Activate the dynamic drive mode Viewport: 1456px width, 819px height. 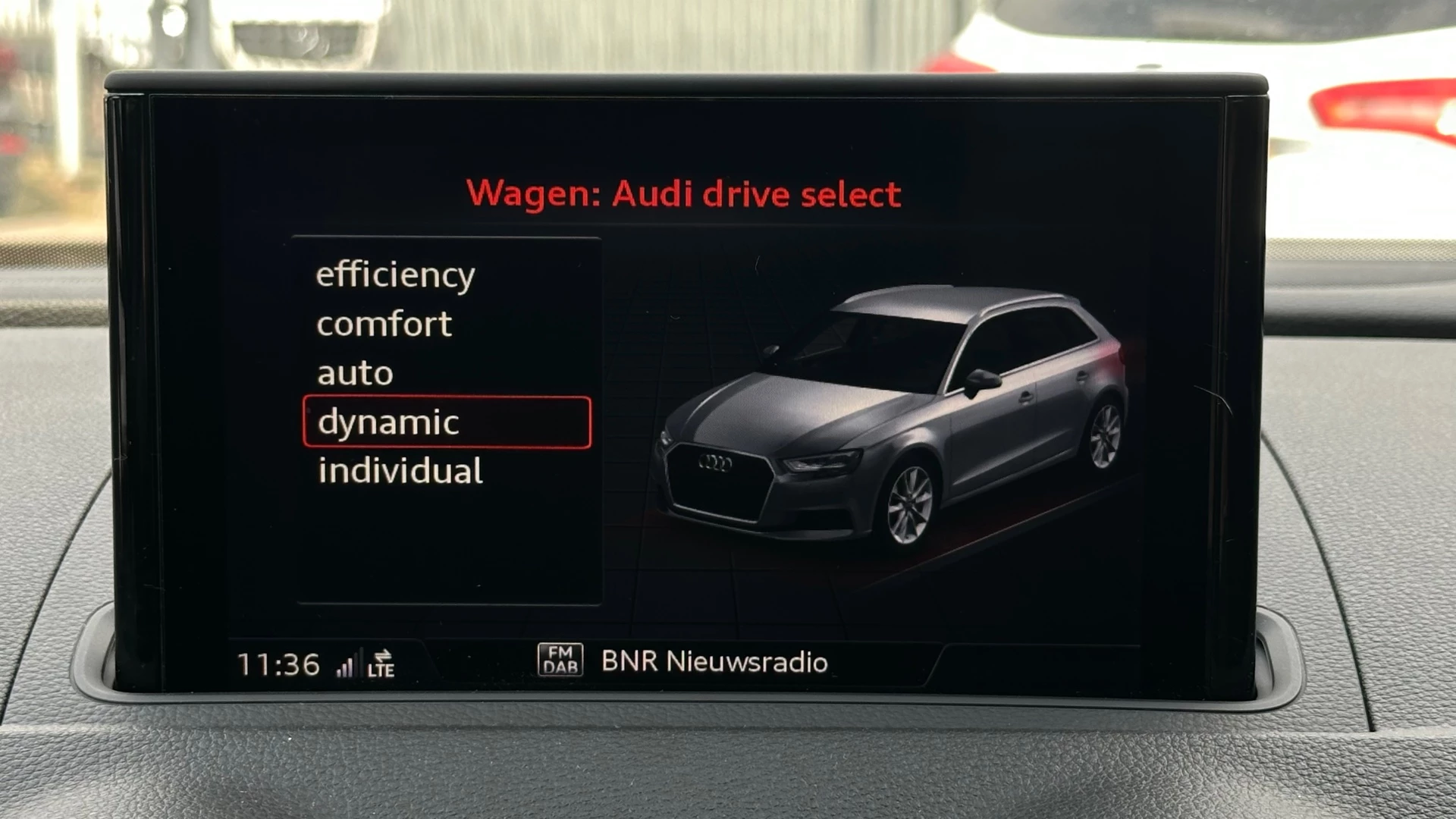[x=446, y=422]
